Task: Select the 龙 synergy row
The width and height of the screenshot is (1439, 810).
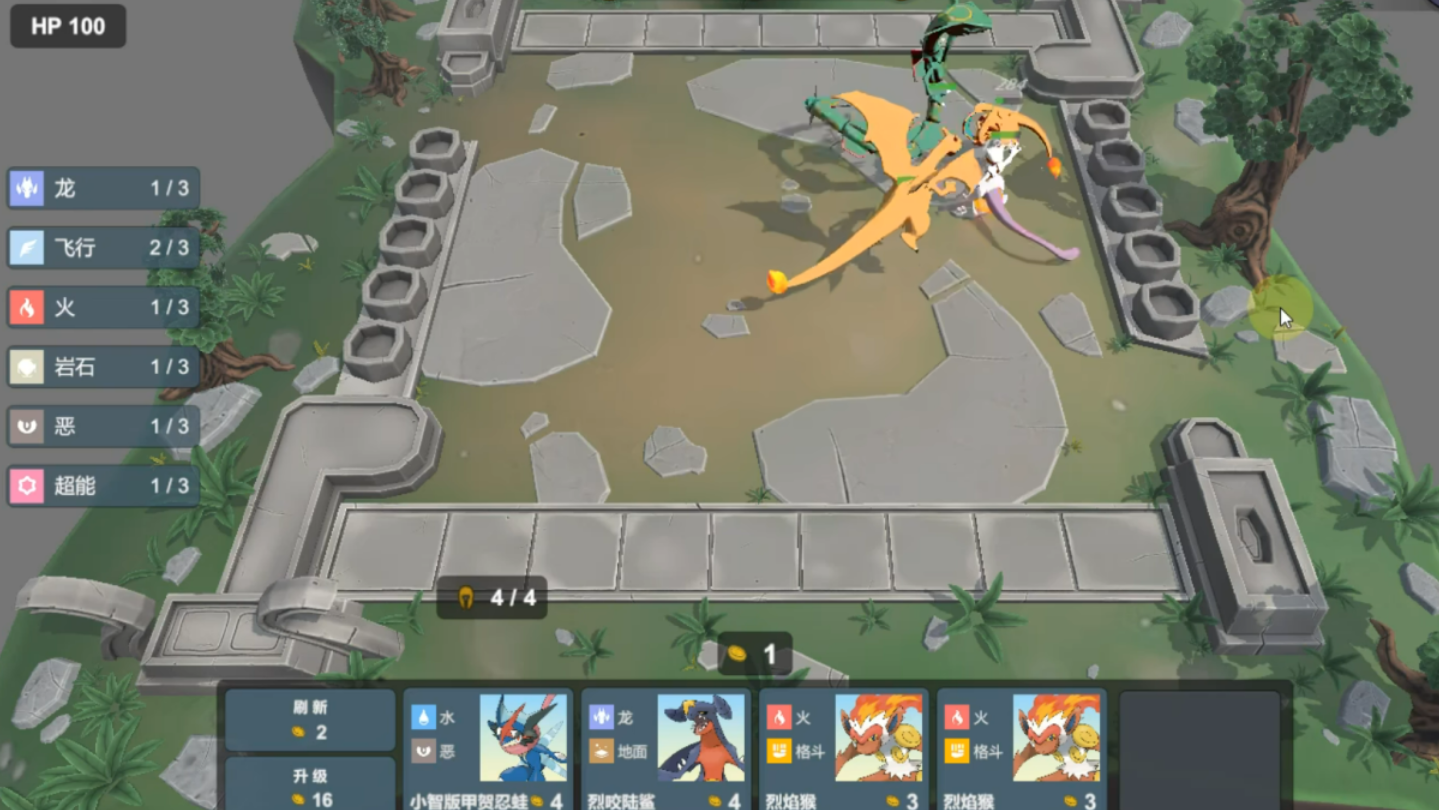Action: tap(104, 188)
